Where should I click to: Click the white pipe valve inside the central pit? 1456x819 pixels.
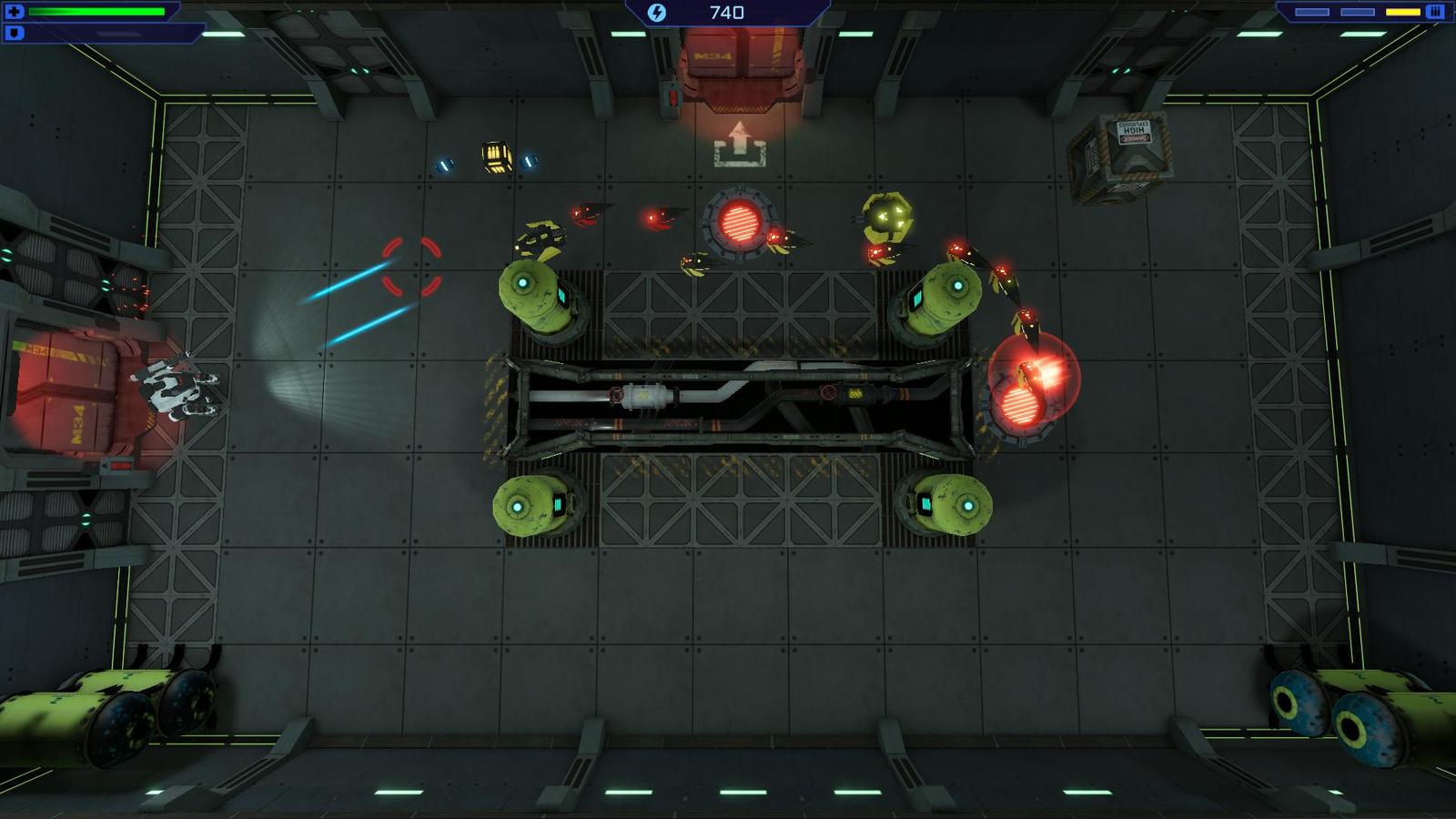point(646,398)
